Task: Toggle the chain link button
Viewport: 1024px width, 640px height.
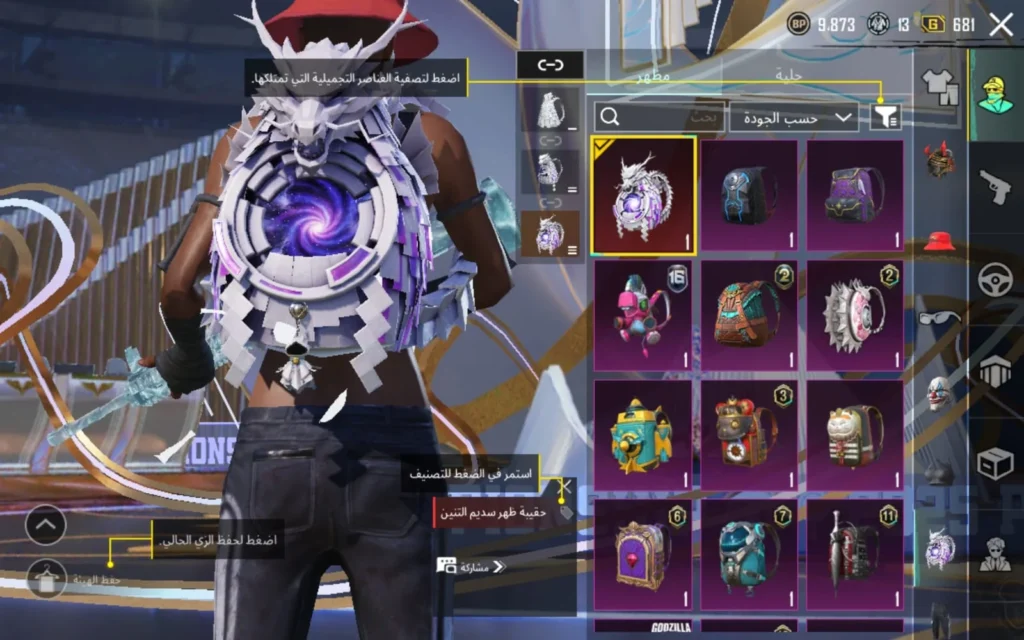Action: 549,65
